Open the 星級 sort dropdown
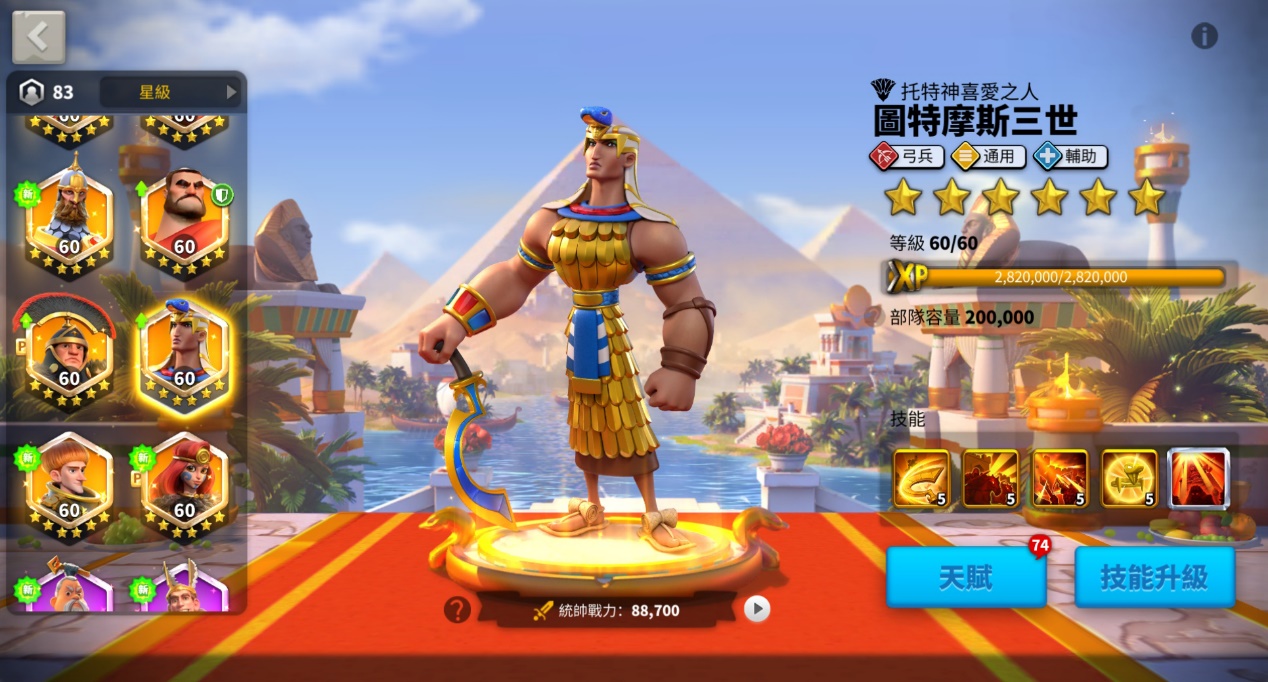This screenshot has width=1268, height=682. click(x=171, y=93)
